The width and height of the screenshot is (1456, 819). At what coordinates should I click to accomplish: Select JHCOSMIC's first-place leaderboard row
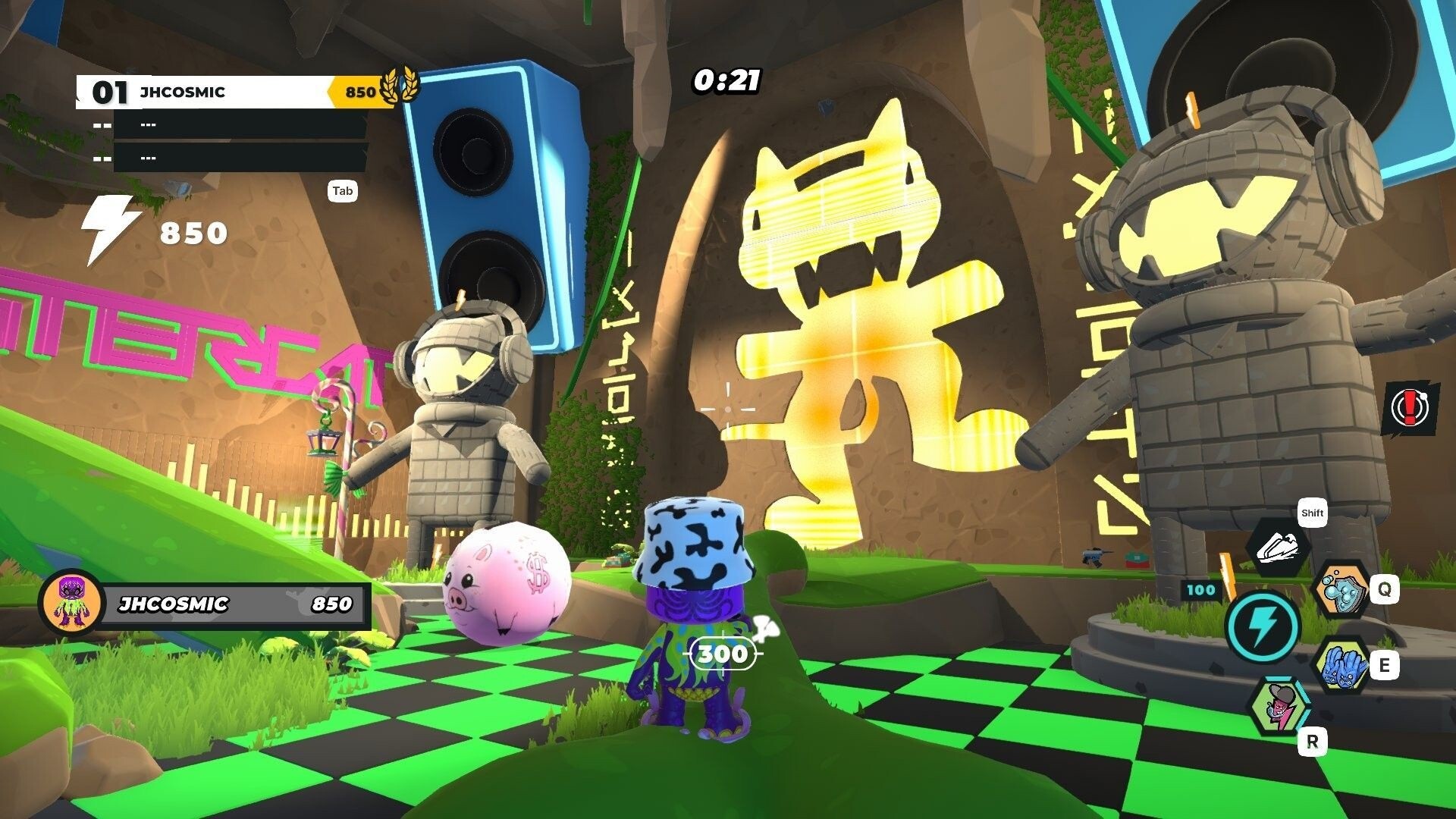235,93
